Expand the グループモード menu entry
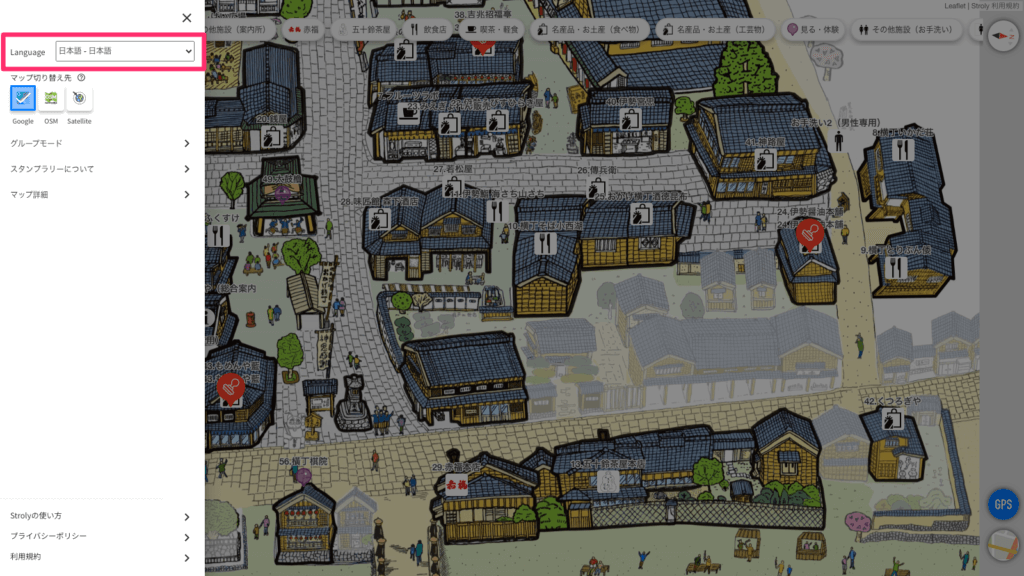This screenshot has height=576, width=1024. click(100, 143)
